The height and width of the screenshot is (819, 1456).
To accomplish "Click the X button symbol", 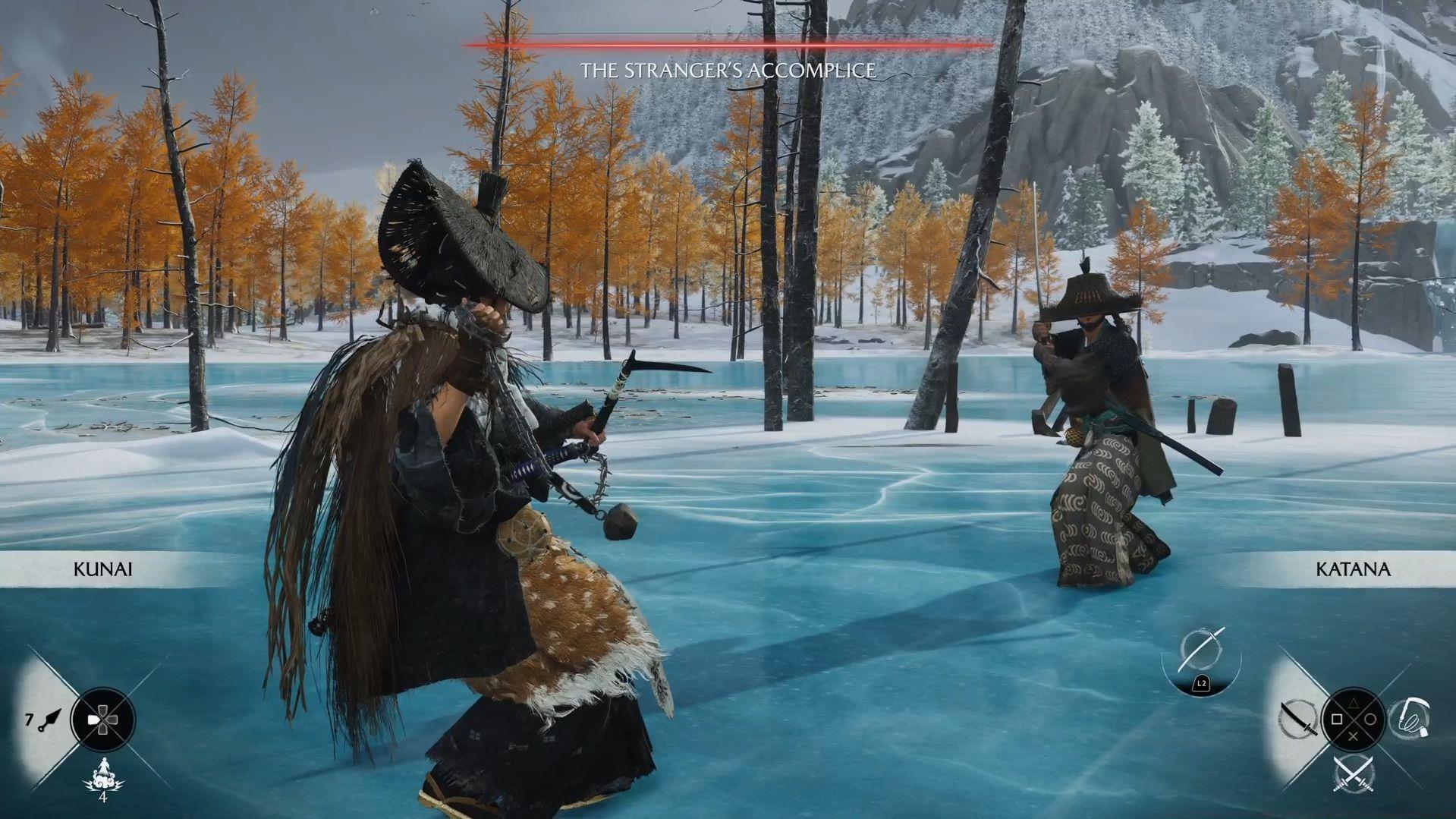I will coord(1354,737).
